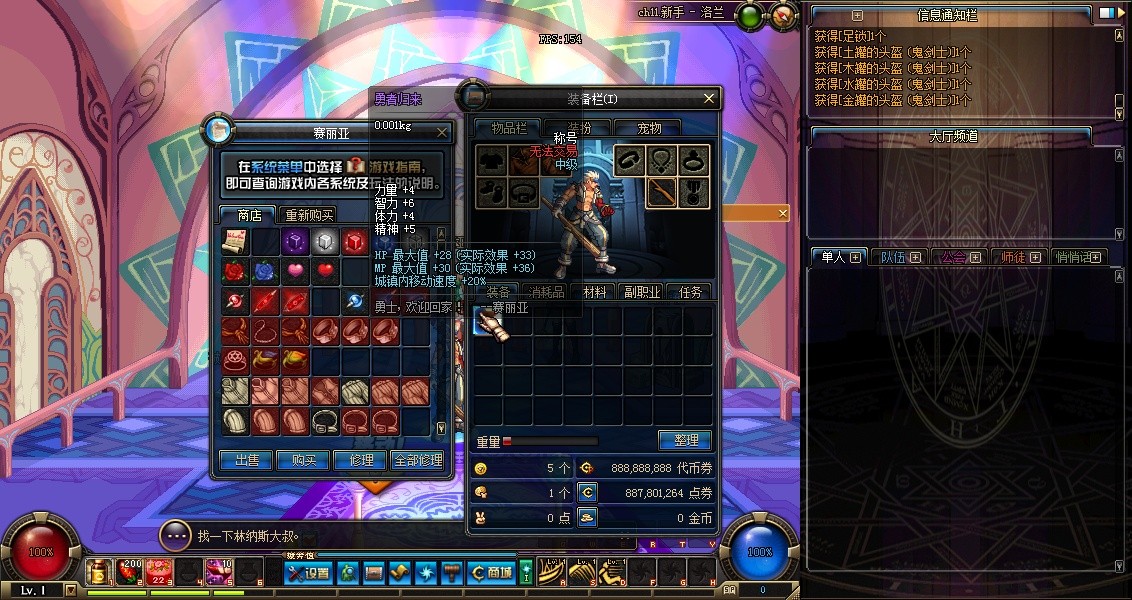
Task: Click the 修理 (Repair) button
Action: pyautogui.click(x=360, y=460)
